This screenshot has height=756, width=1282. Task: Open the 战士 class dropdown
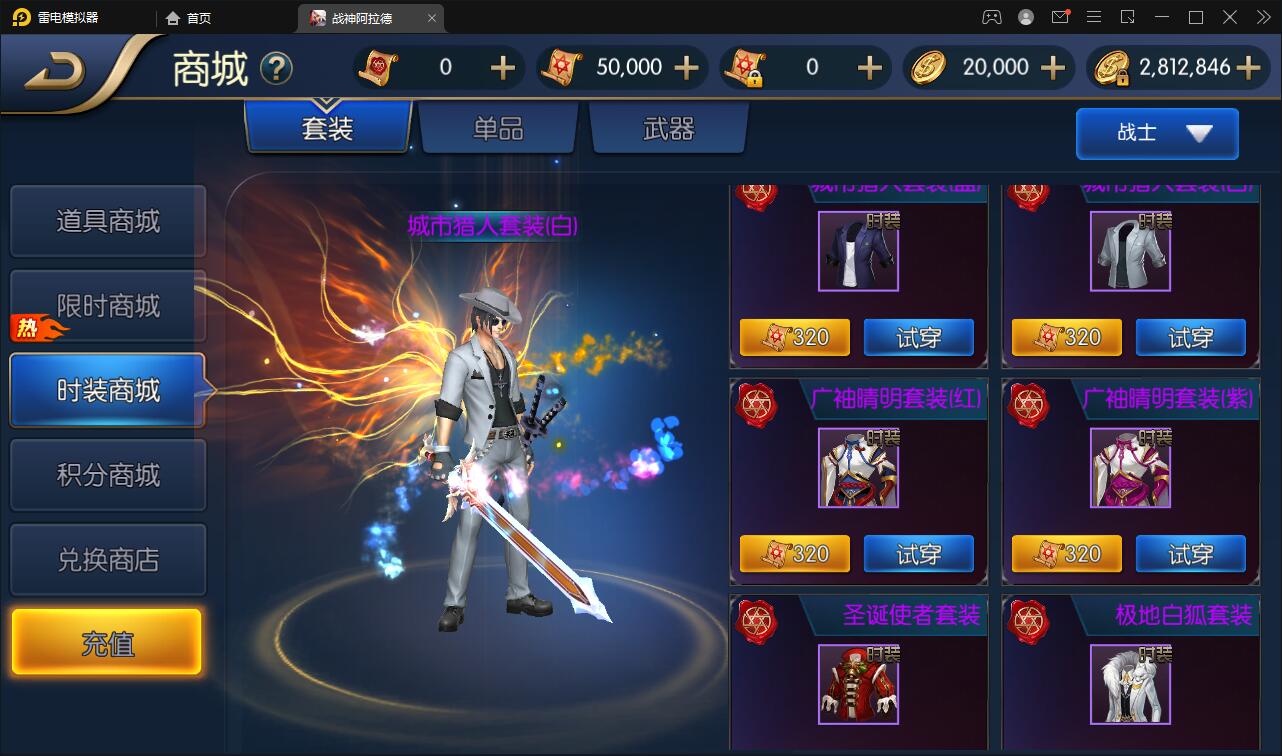pyautogui.click(x=1156, y=133)
